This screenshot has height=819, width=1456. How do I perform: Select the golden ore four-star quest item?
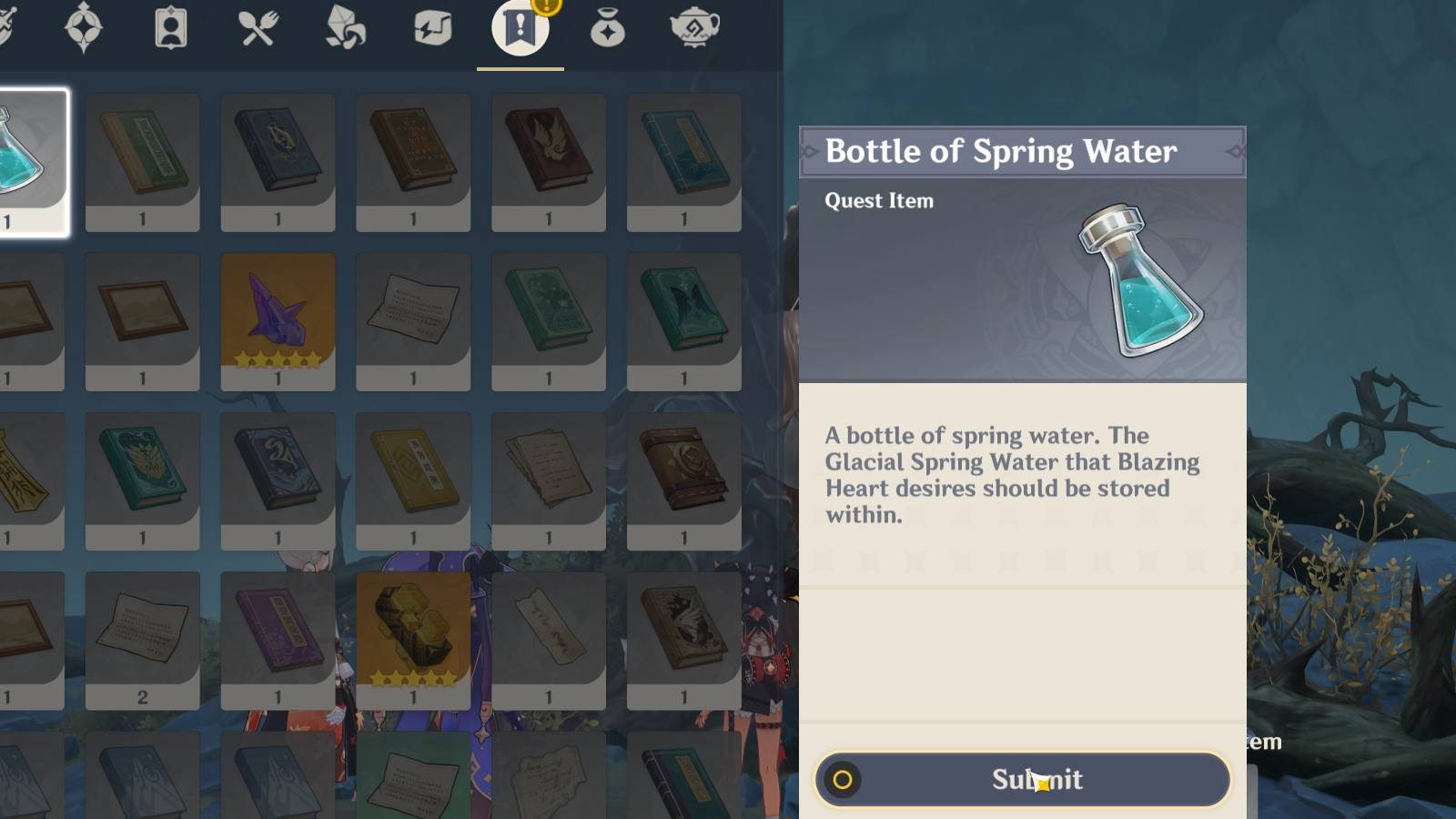click(x=413, y=637)
